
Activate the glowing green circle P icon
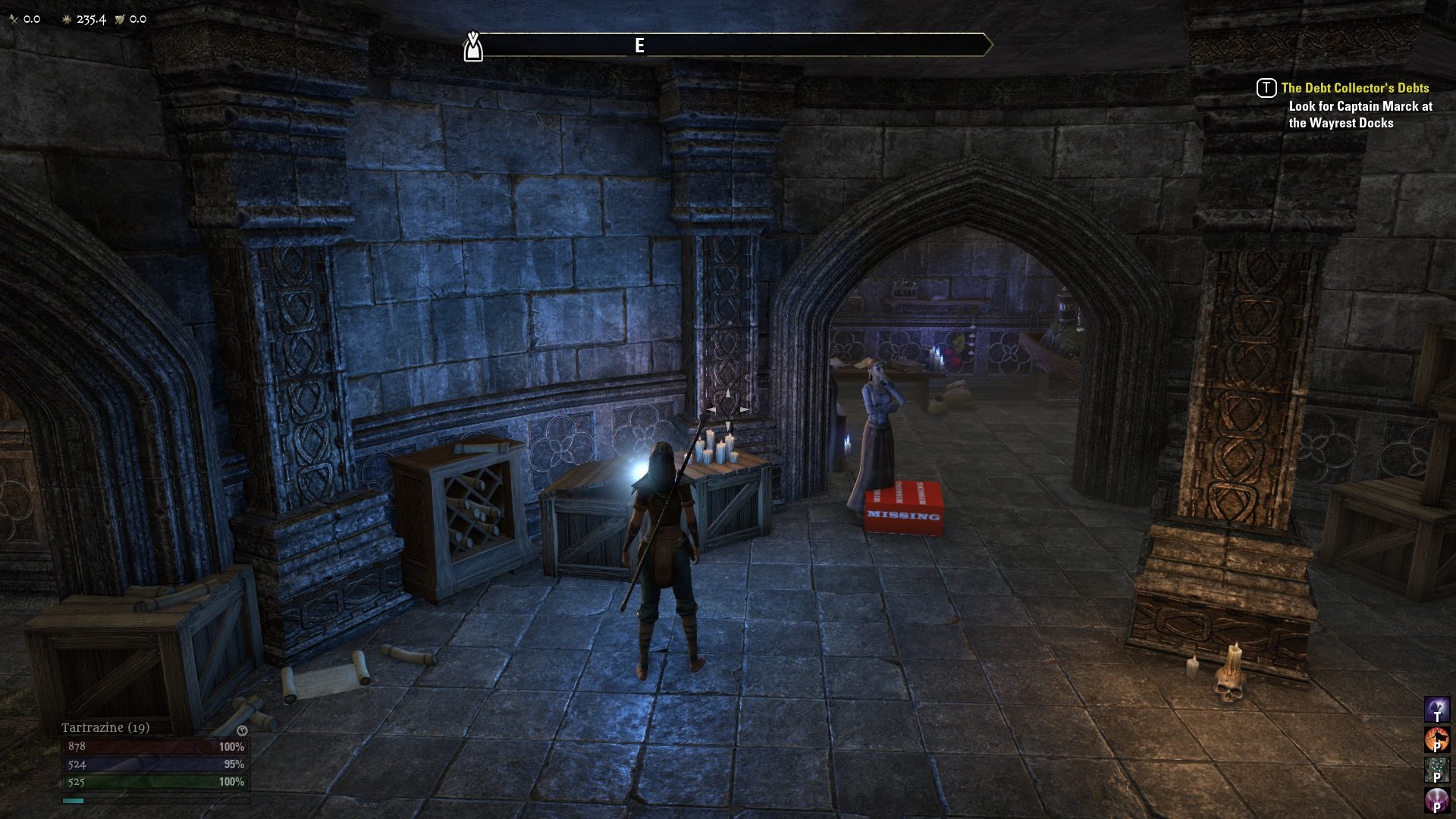coord(1436,769)
